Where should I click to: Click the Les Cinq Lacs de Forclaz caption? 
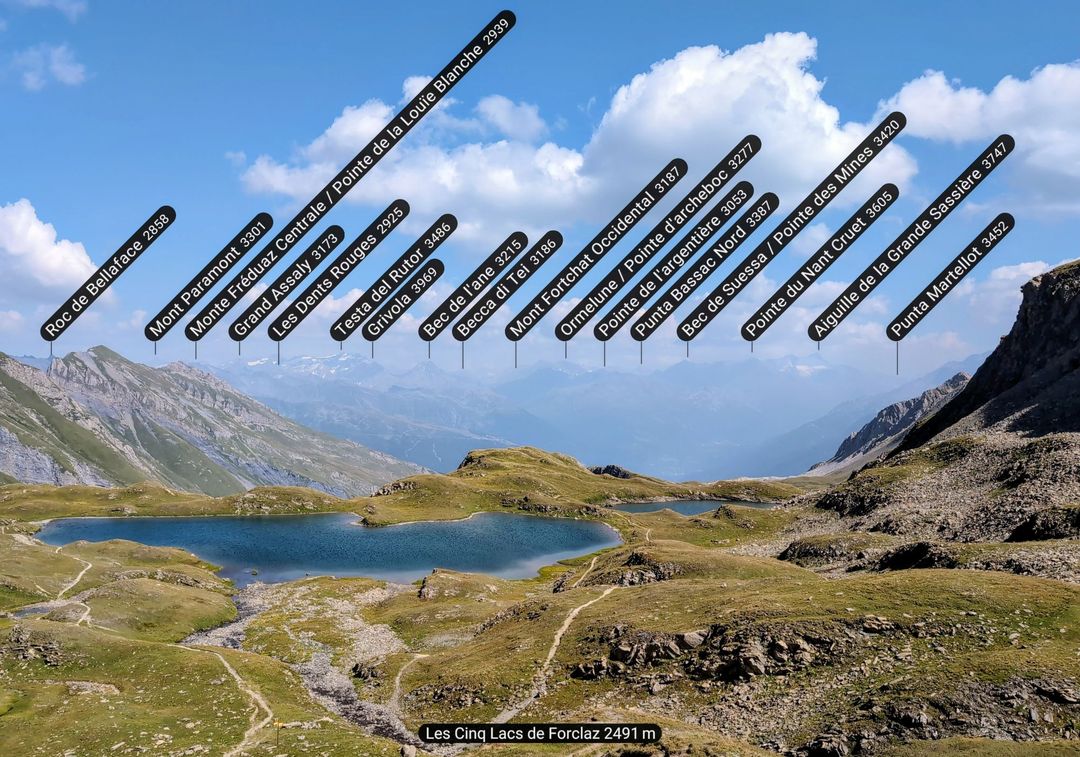click(539, 733)
